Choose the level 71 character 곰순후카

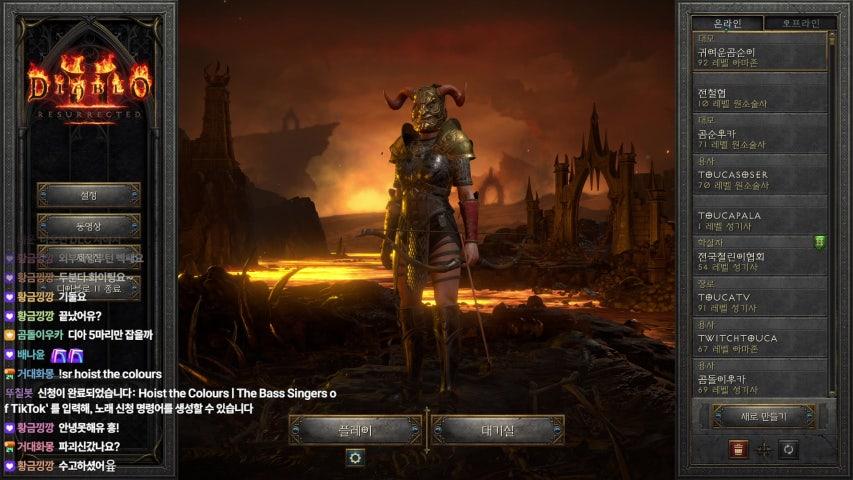(x=762, y=138)
